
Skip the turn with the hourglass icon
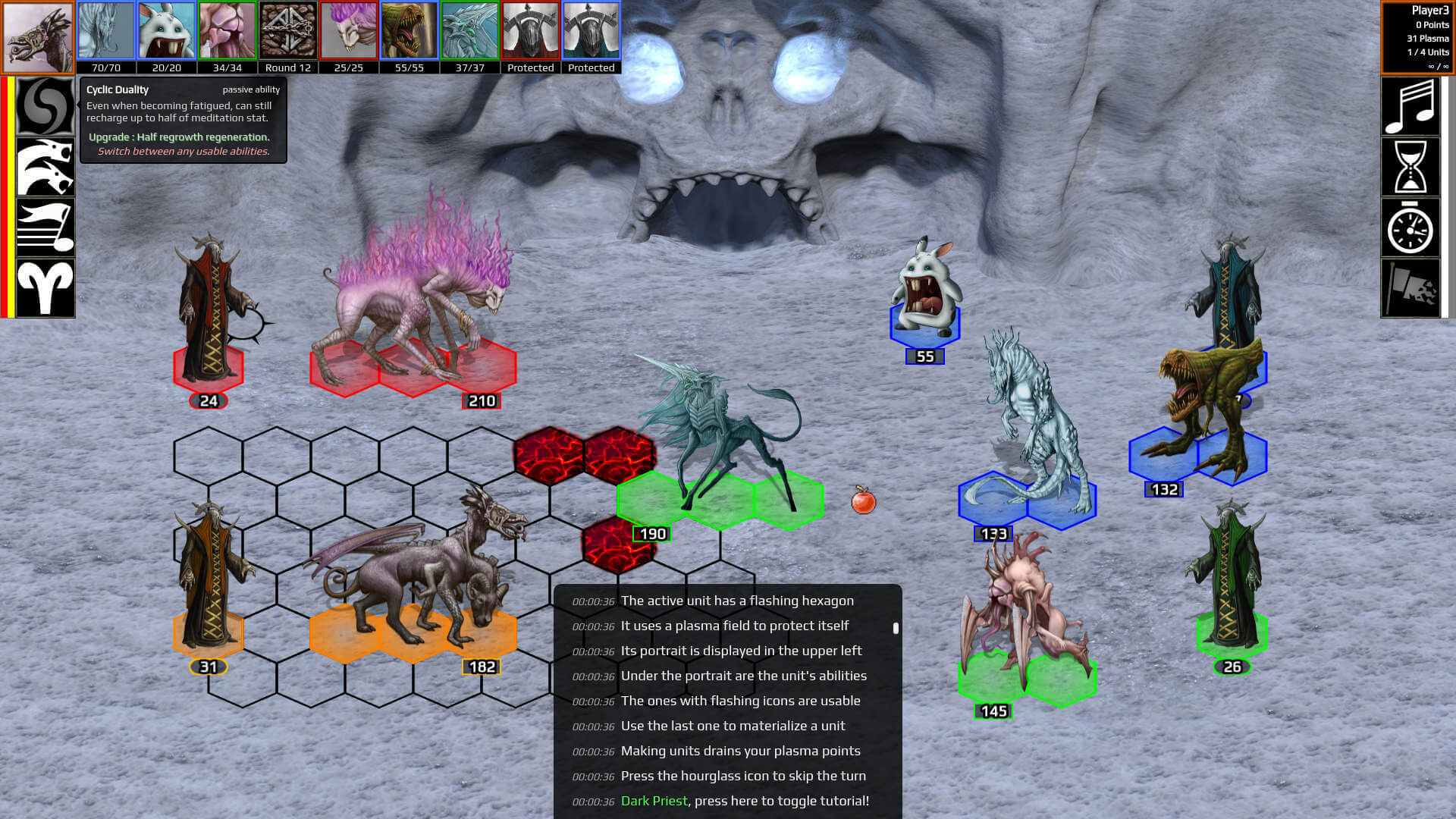pos(1410,168)
